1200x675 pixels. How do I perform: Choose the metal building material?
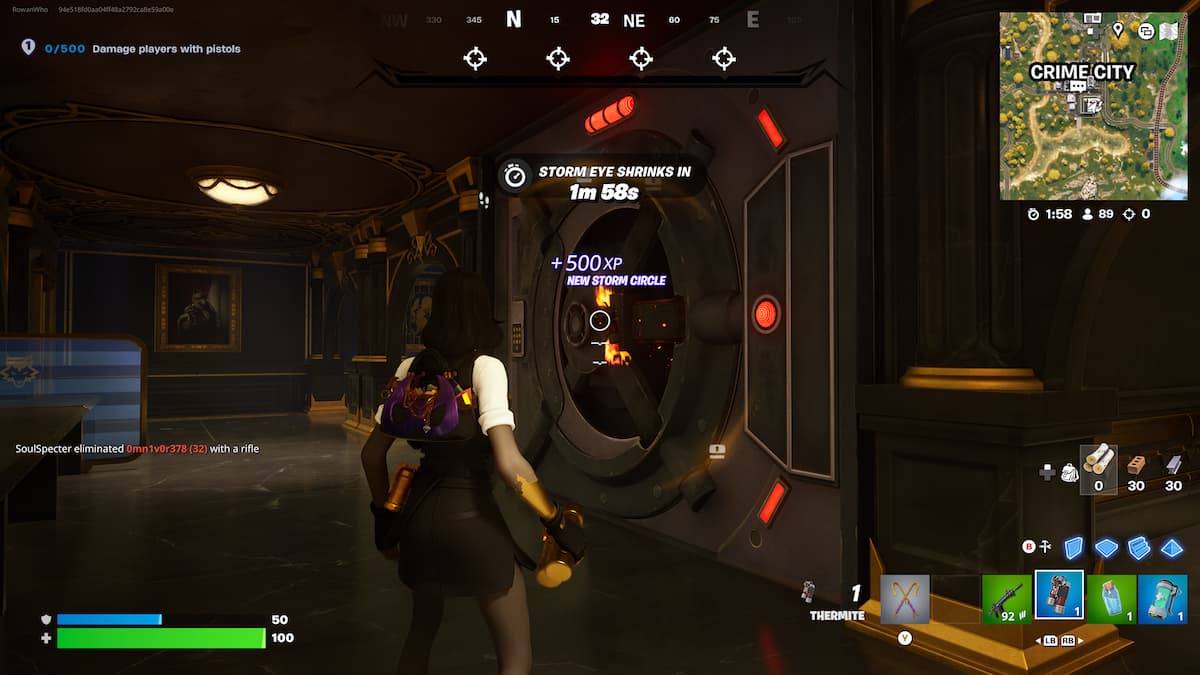(1173, 464)
